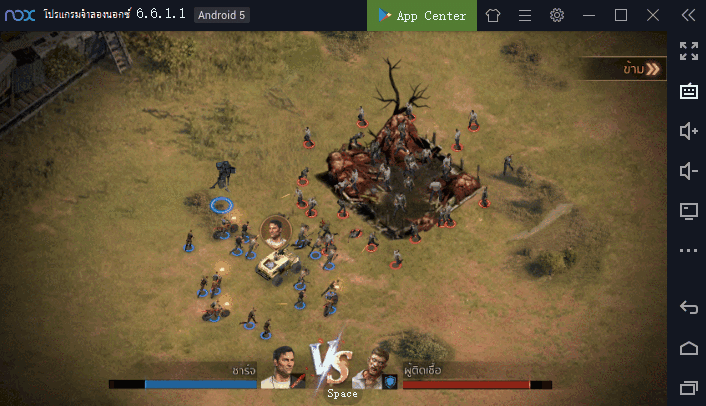Open the Nox App Center
This screenshot has width=706, height=406.
[x=422, y=15]
